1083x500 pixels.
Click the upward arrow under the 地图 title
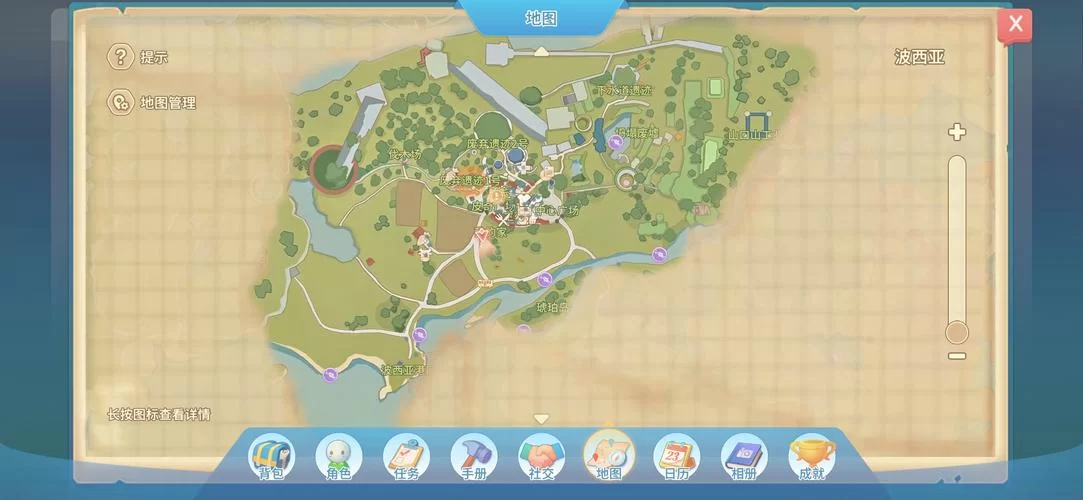541,50
